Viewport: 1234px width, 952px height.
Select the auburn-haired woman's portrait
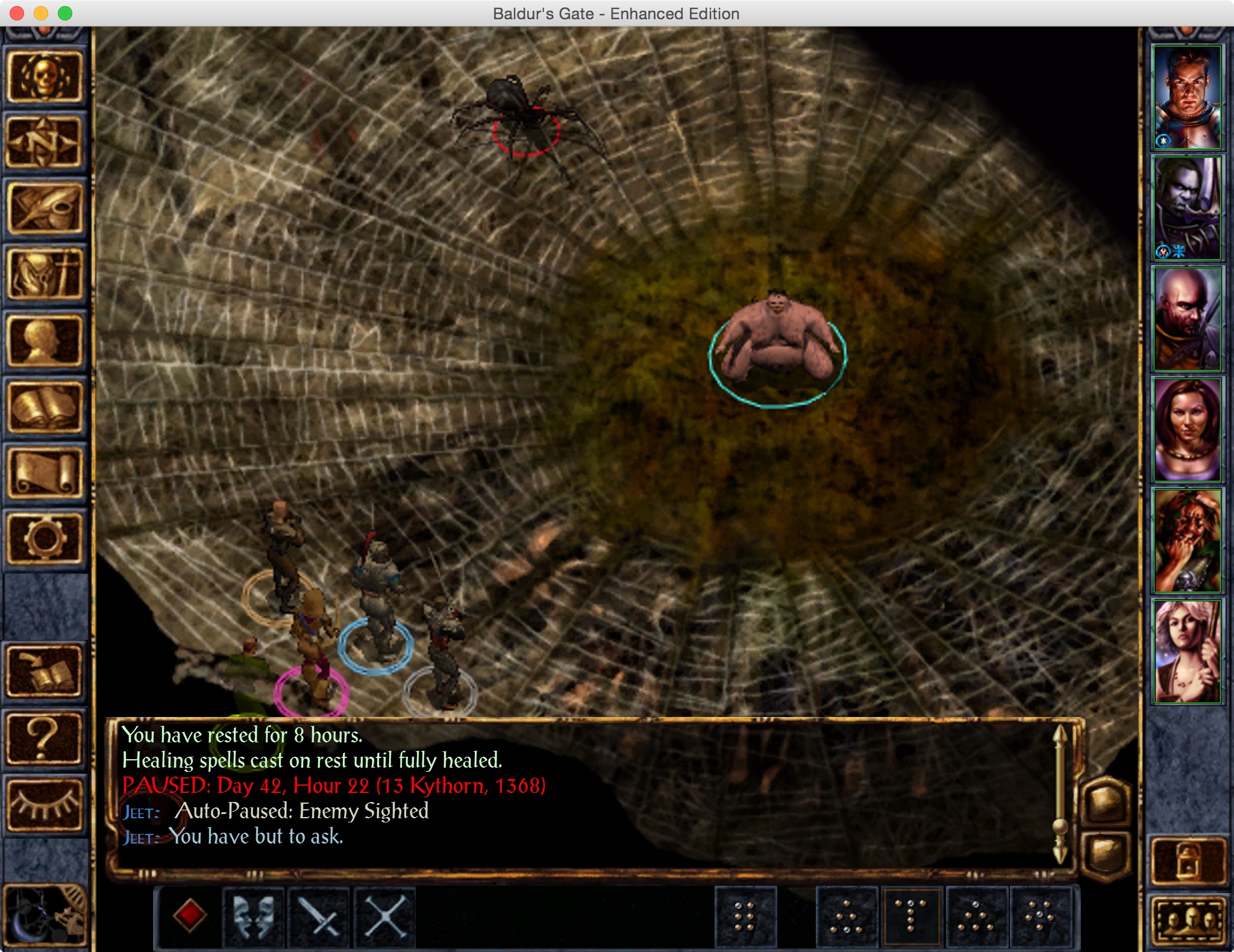point(1186,430)
